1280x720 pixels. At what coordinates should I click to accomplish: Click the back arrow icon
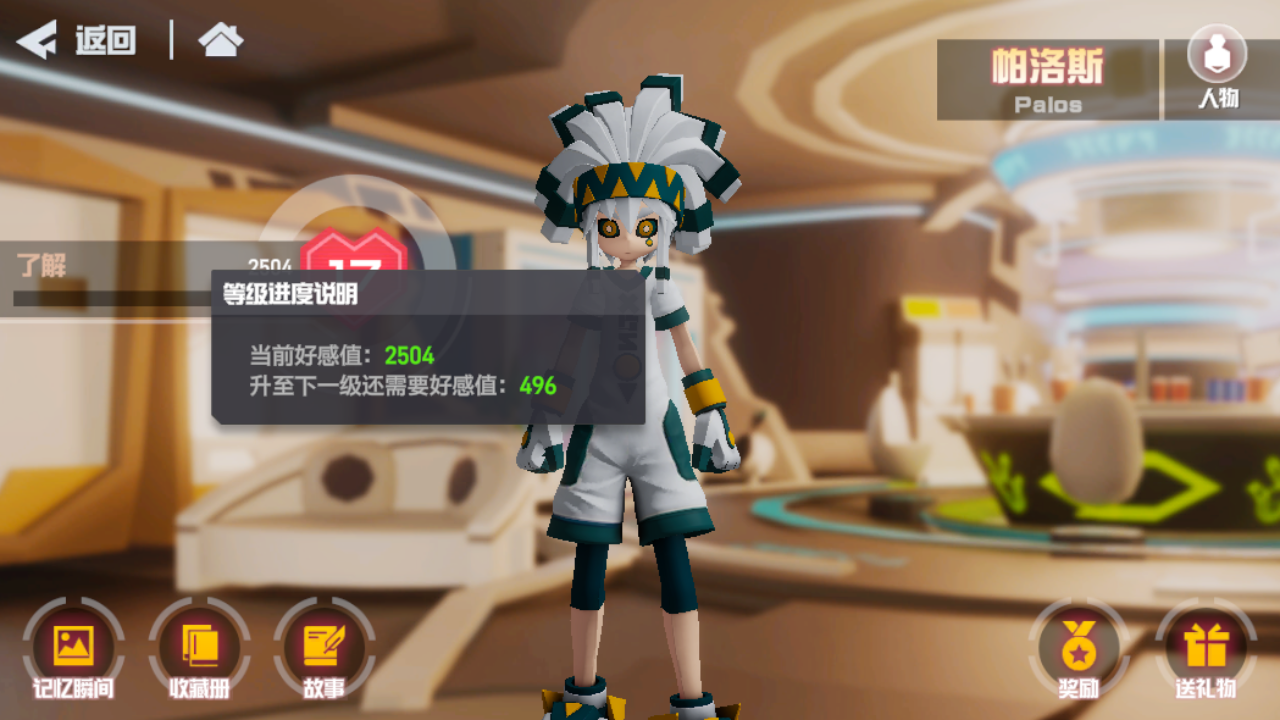tap(37, 41)
